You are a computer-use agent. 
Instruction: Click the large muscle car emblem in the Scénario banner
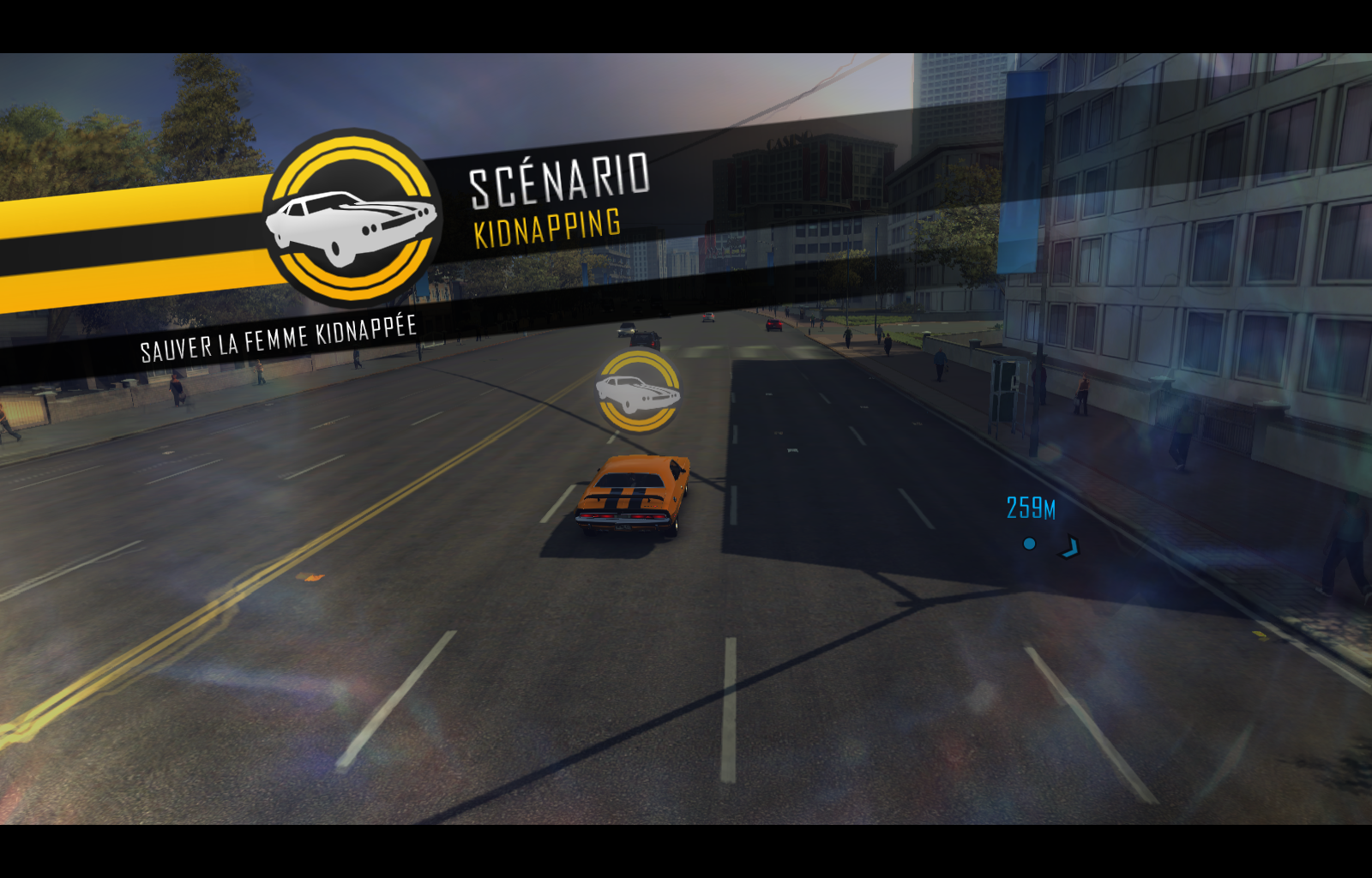(x=352, y=218)
